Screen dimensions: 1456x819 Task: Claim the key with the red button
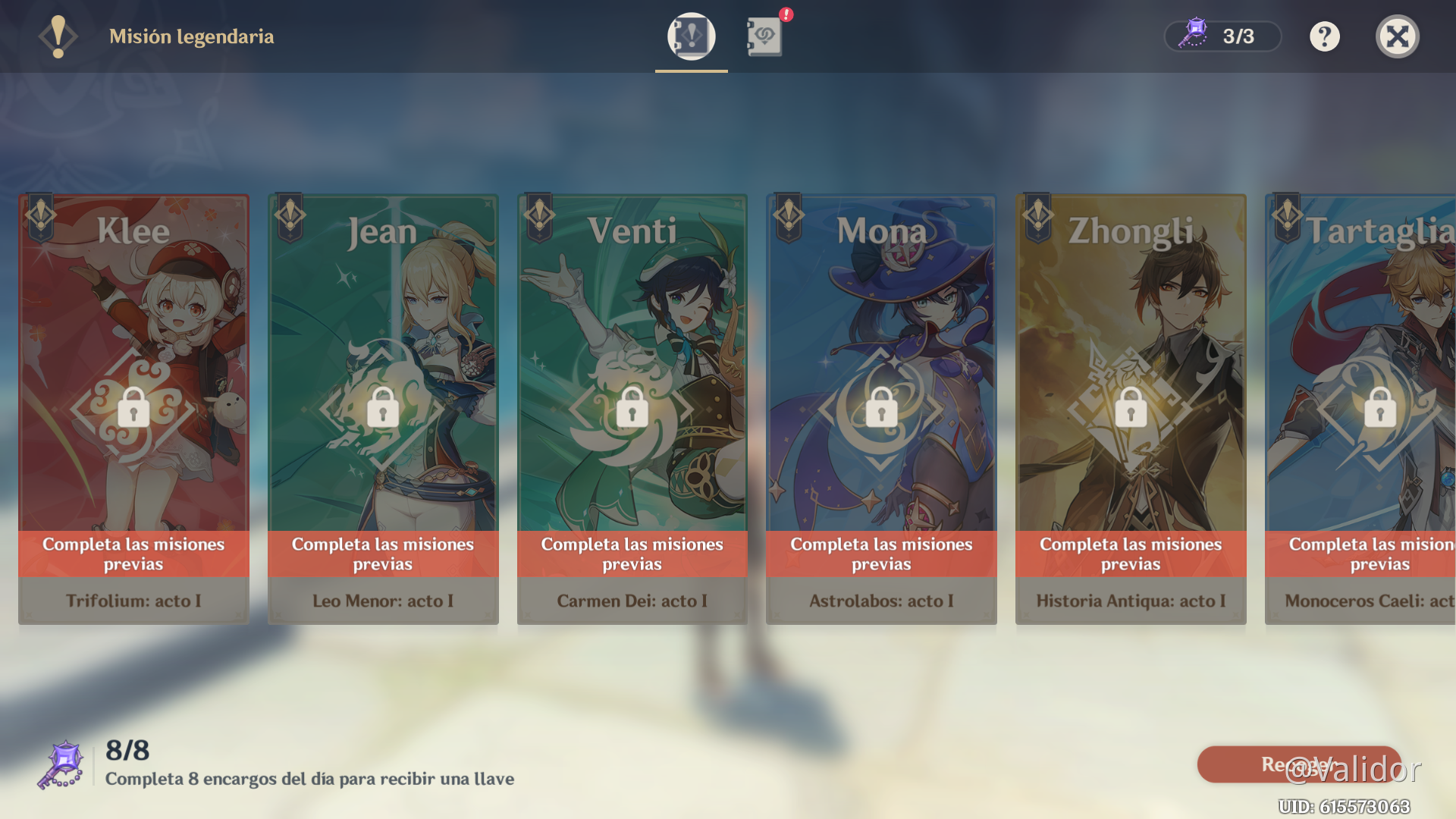point(1298,764)
